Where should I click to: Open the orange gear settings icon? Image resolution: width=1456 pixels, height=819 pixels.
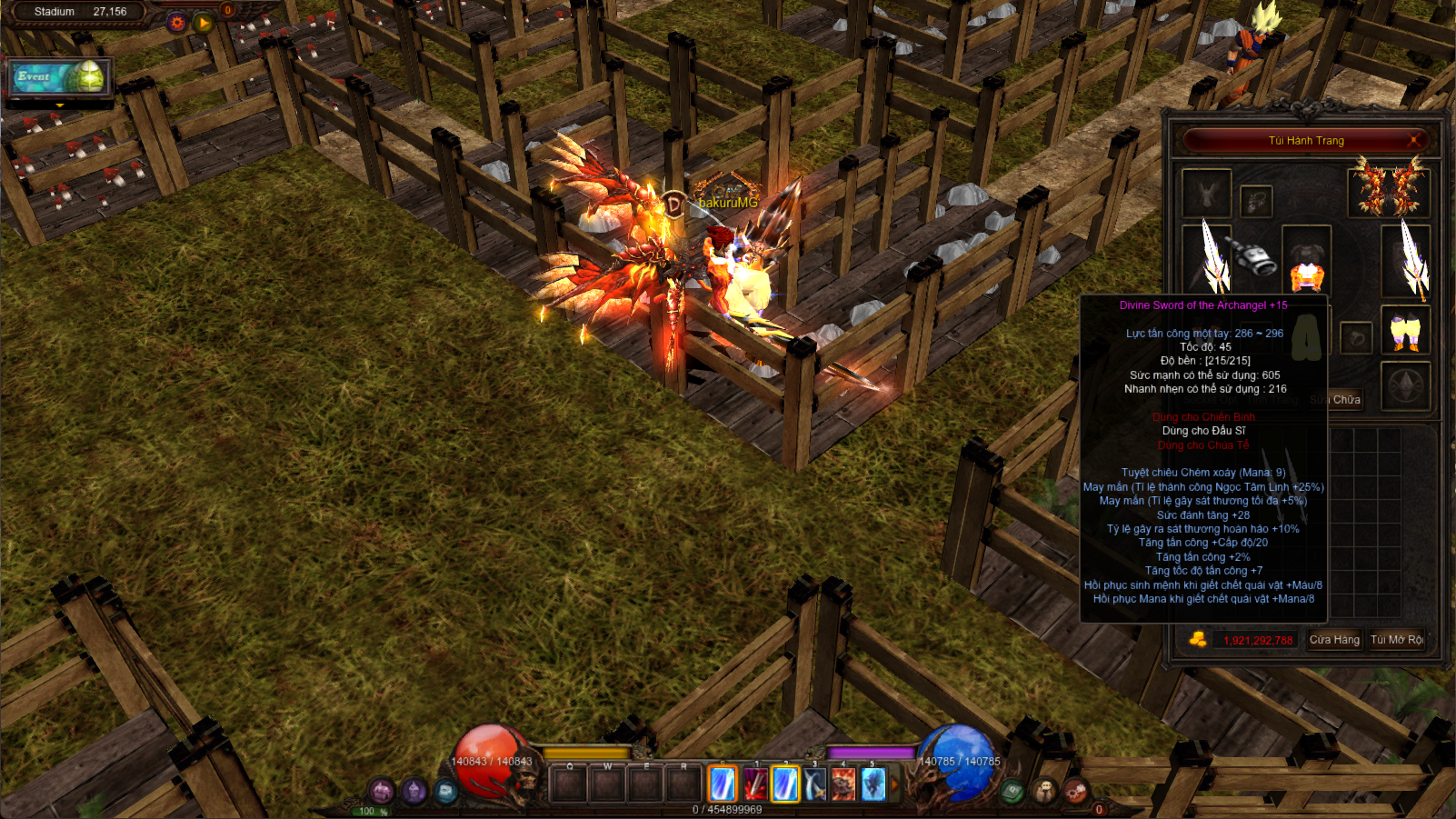pos(177,22)
